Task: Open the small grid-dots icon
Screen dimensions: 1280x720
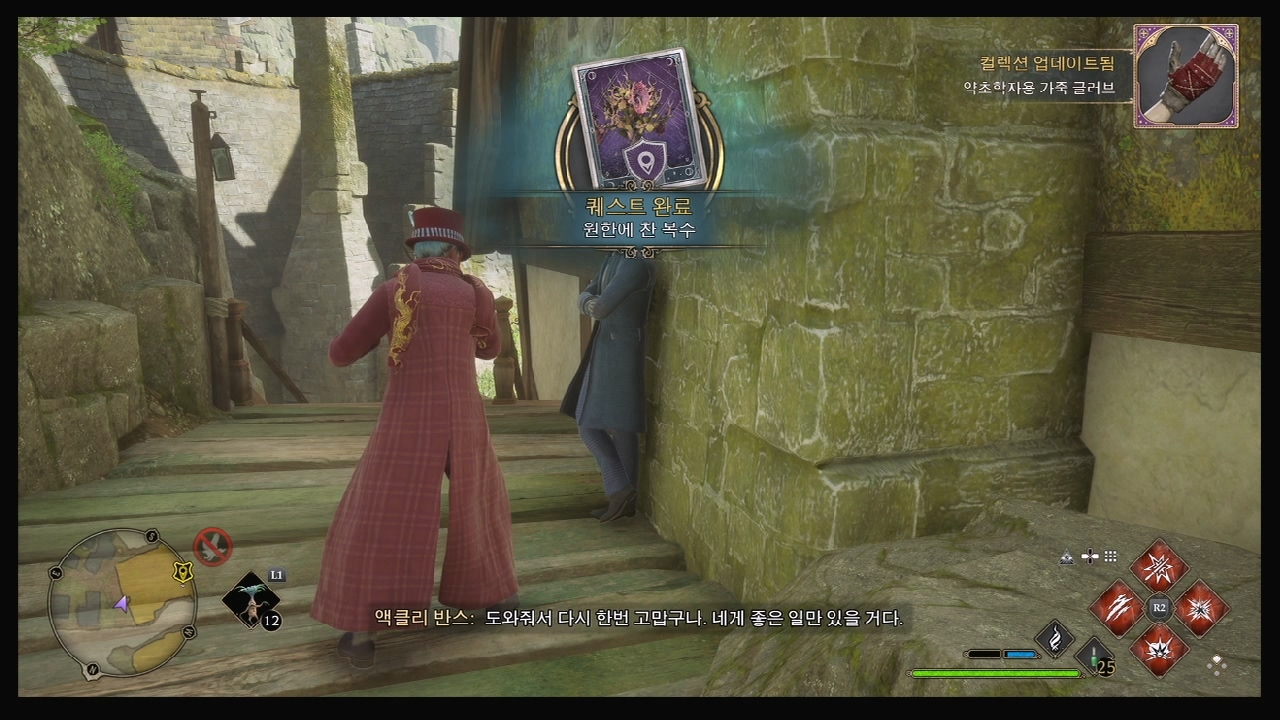Action: tap(1110, 557)
